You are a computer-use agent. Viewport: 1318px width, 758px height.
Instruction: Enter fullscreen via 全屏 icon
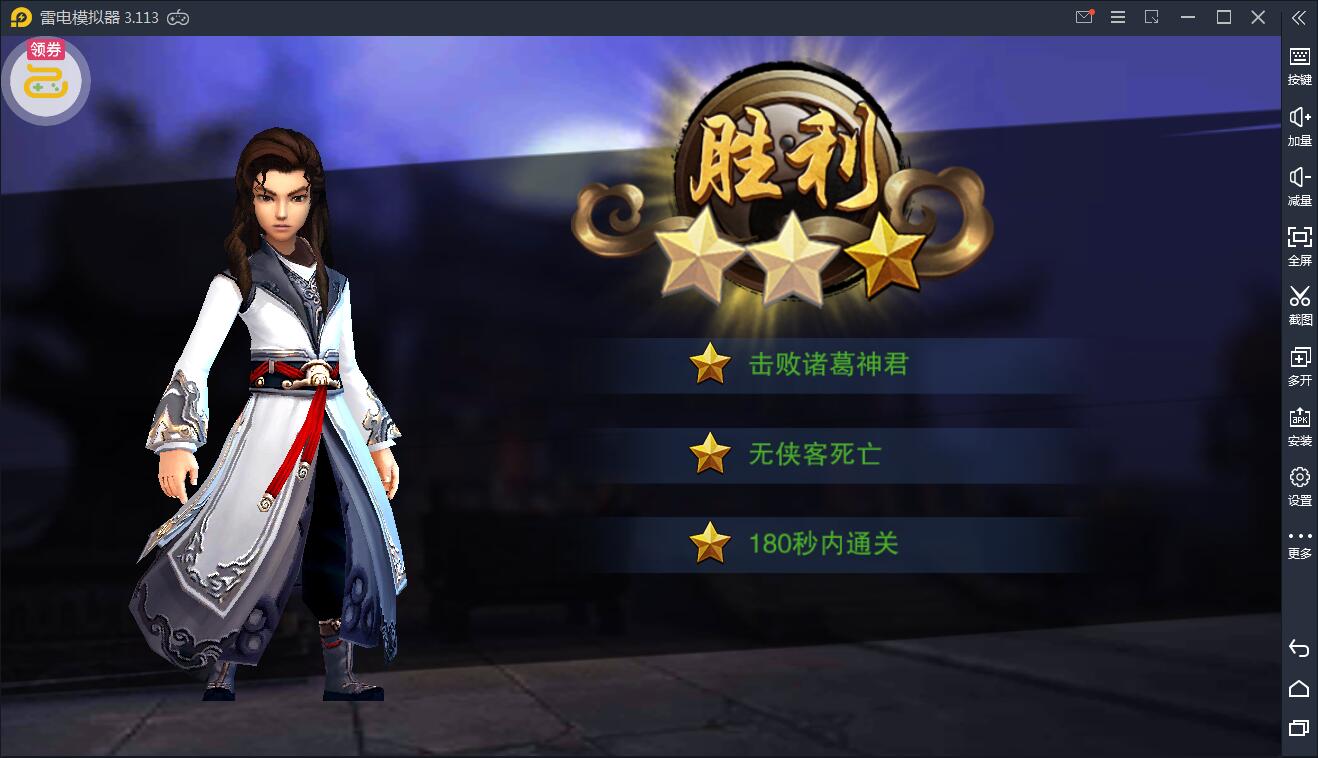1299,248
